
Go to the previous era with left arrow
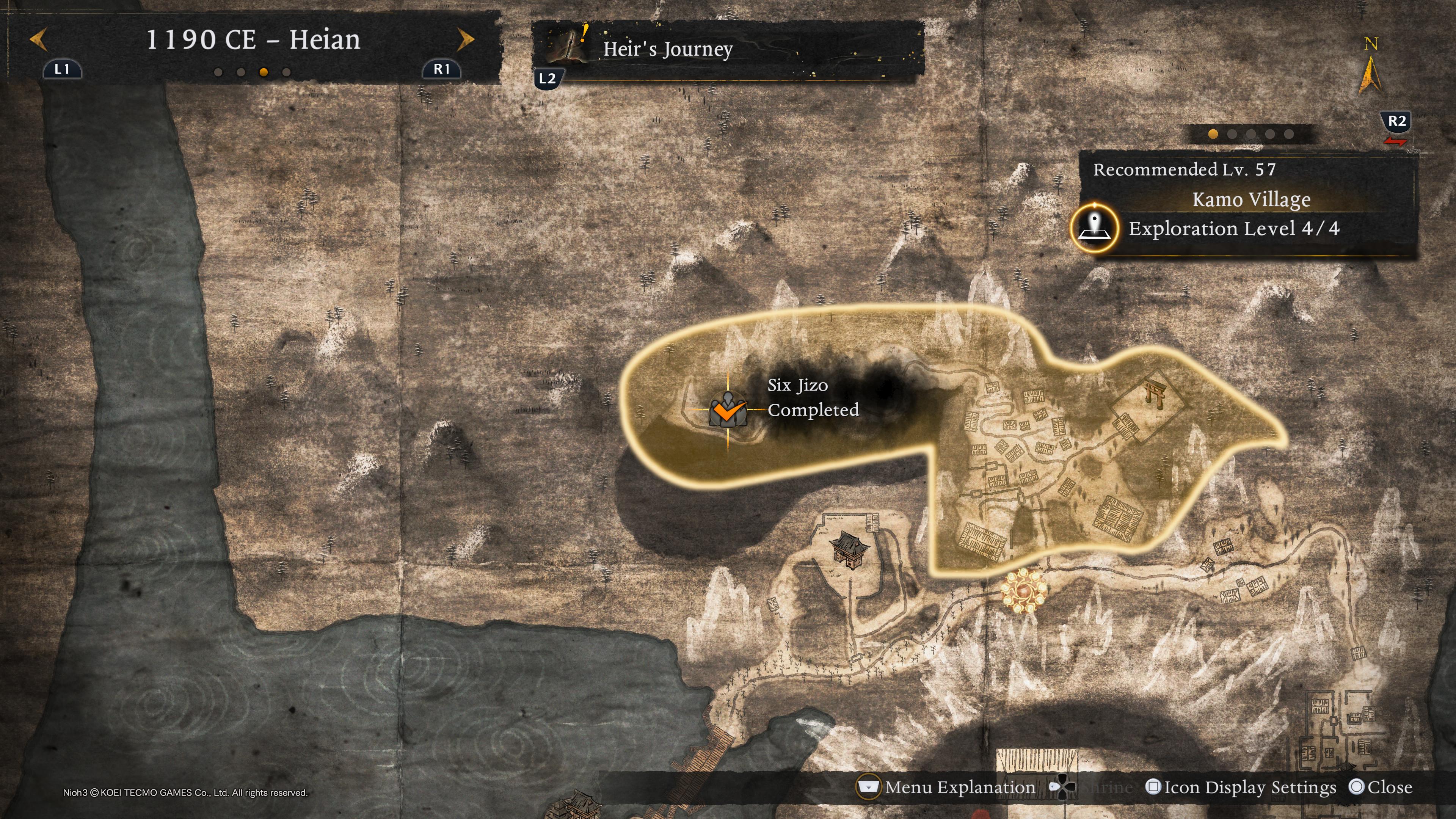(x=38, y=39)
